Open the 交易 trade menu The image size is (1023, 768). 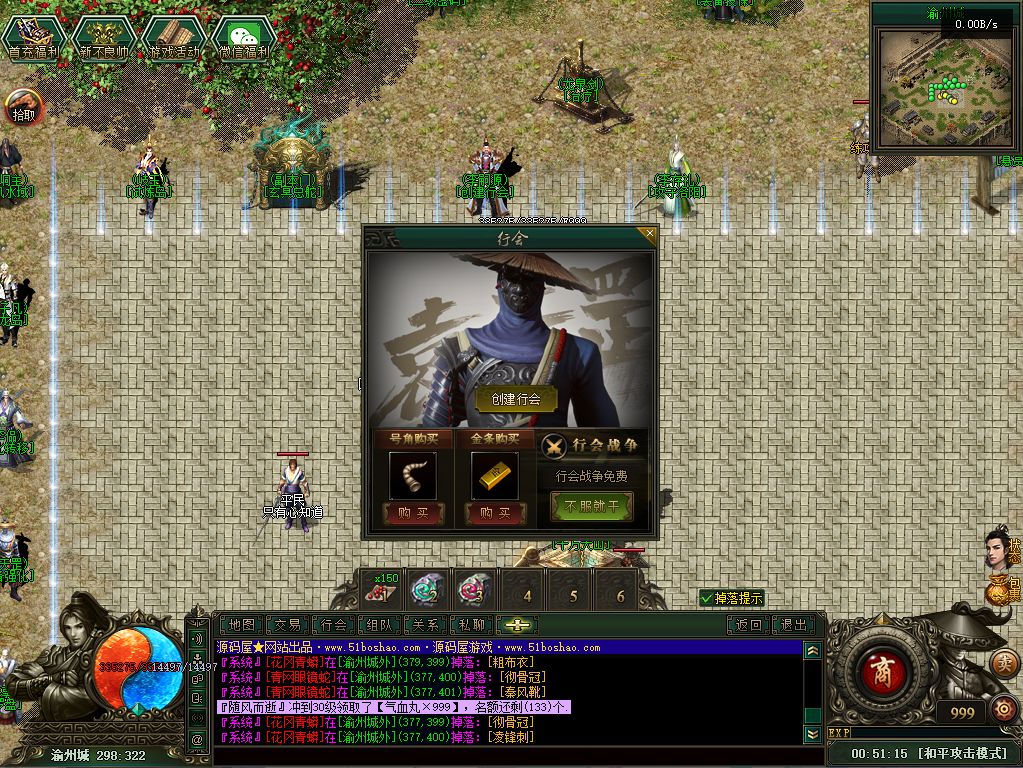[x=288, y=625]
